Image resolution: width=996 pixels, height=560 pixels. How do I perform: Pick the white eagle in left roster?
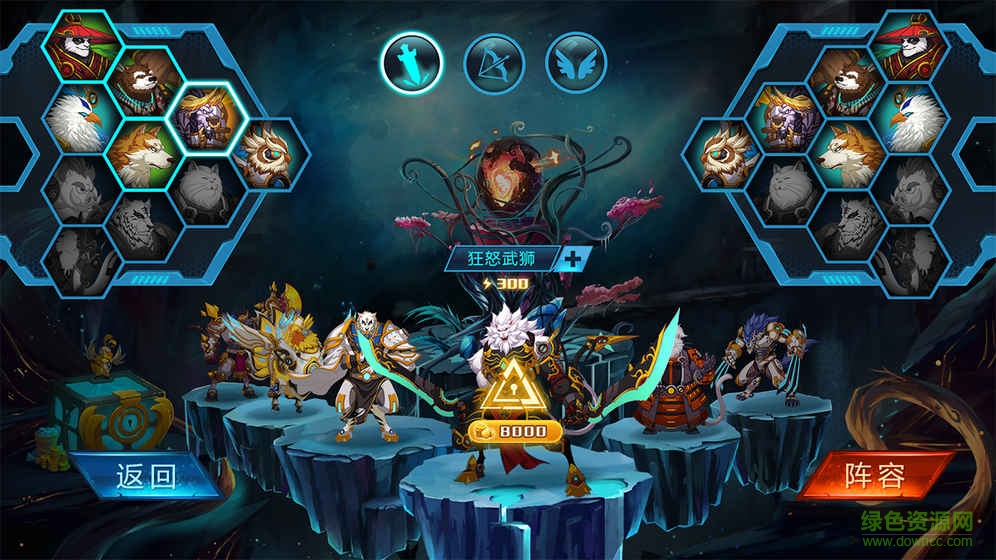[82, 118]
